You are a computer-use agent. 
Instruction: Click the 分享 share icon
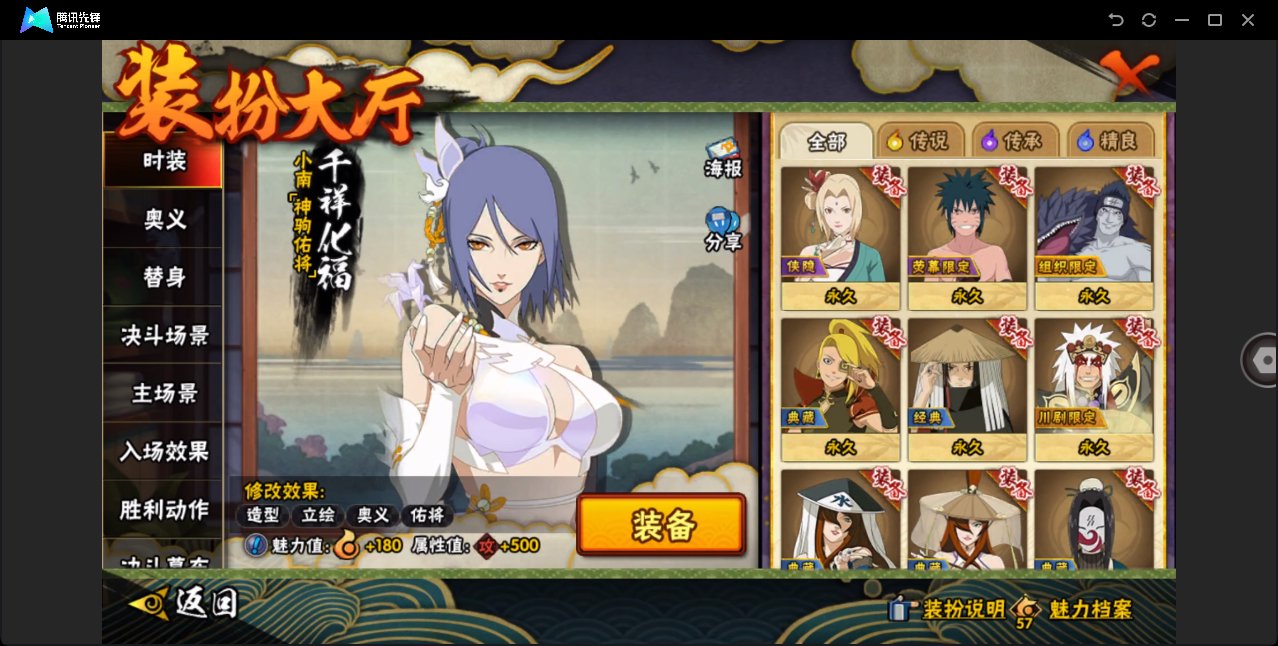(x=723, y=229)
